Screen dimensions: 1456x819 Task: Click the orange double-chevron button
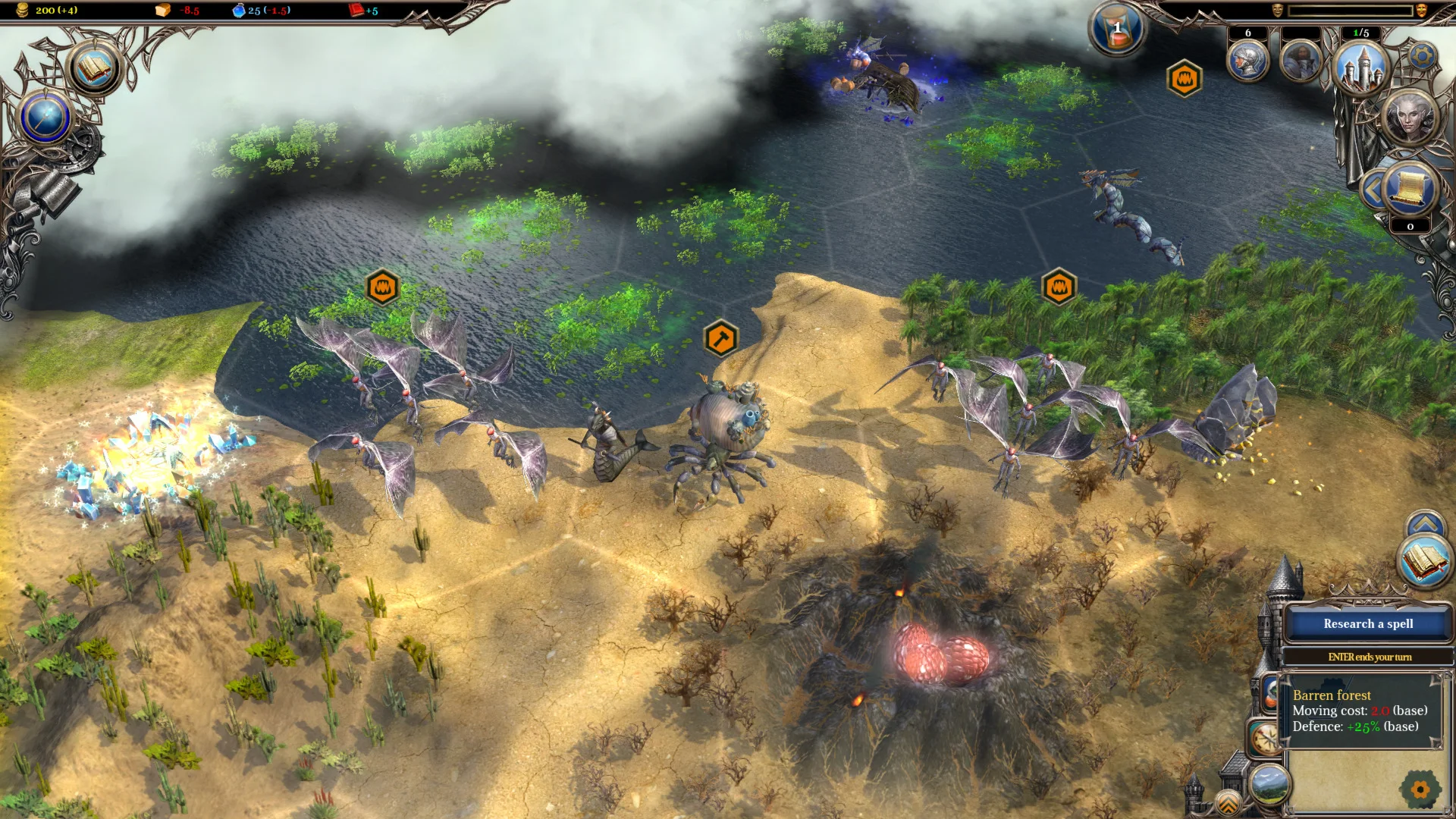[x=1228, y=802]
